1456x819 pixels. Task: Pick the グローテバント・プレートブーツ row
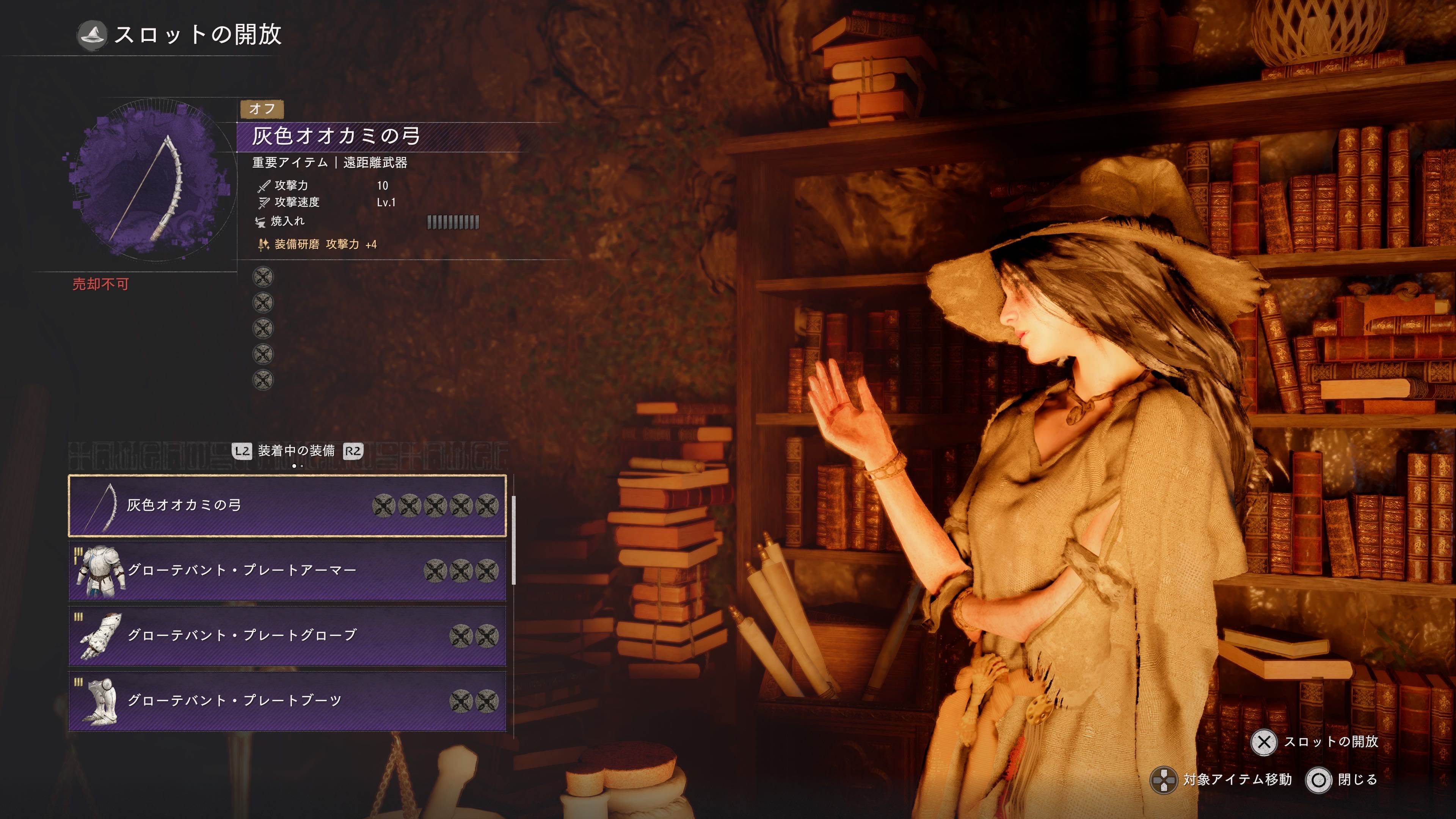click(287, 700)
